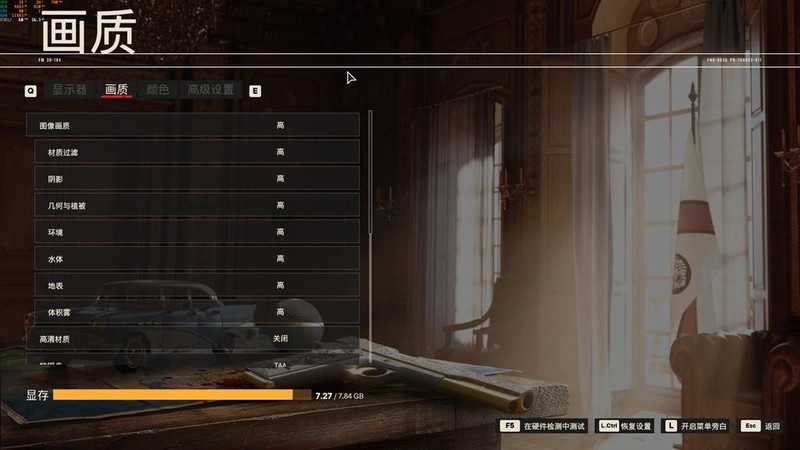Select the 图像画质 setting row

pyautogui.click(x=192, y=125)
